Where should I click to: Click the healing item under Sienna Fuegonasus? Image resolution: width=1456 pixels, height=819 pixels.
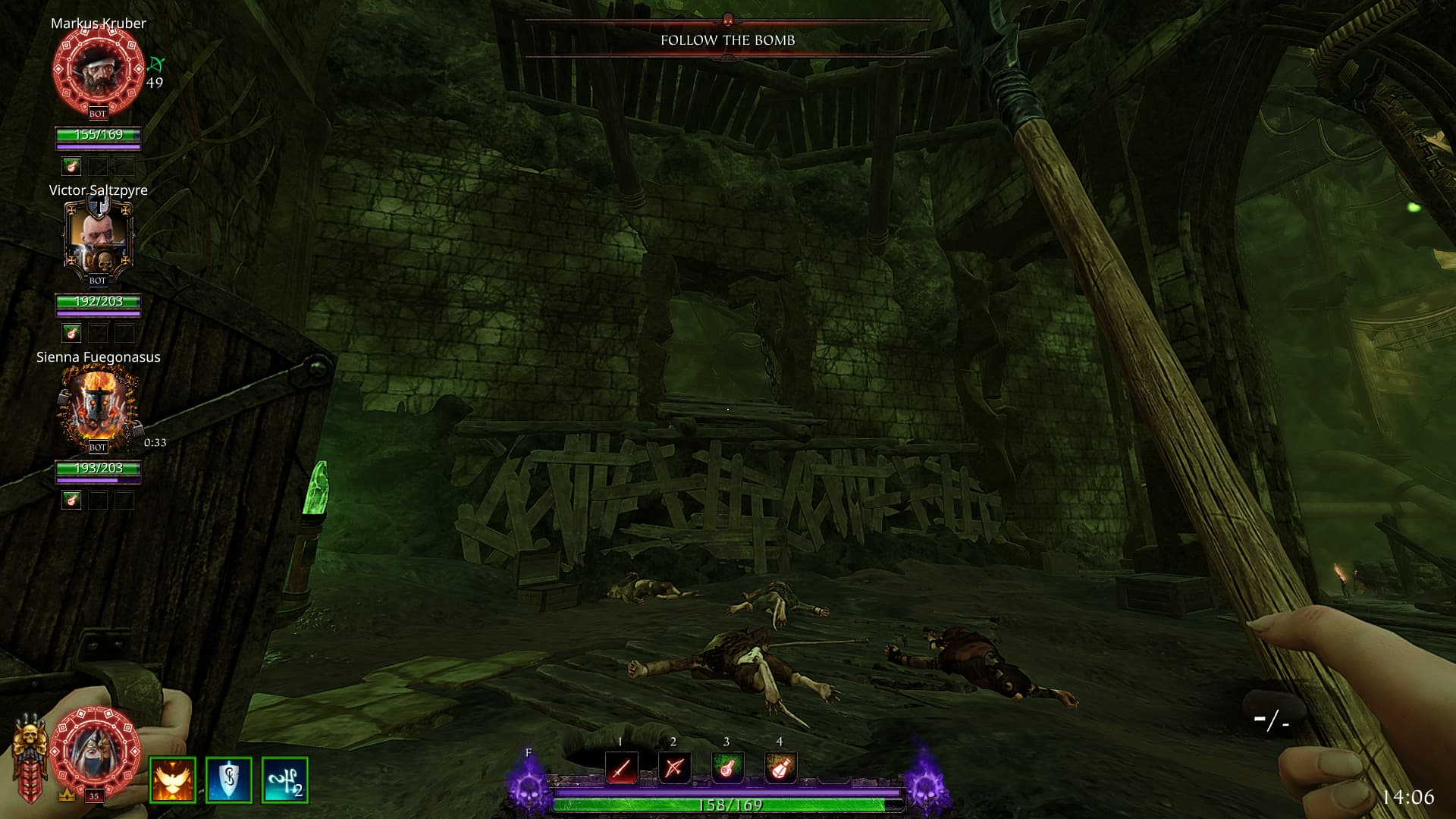click(x=72, y=500)
